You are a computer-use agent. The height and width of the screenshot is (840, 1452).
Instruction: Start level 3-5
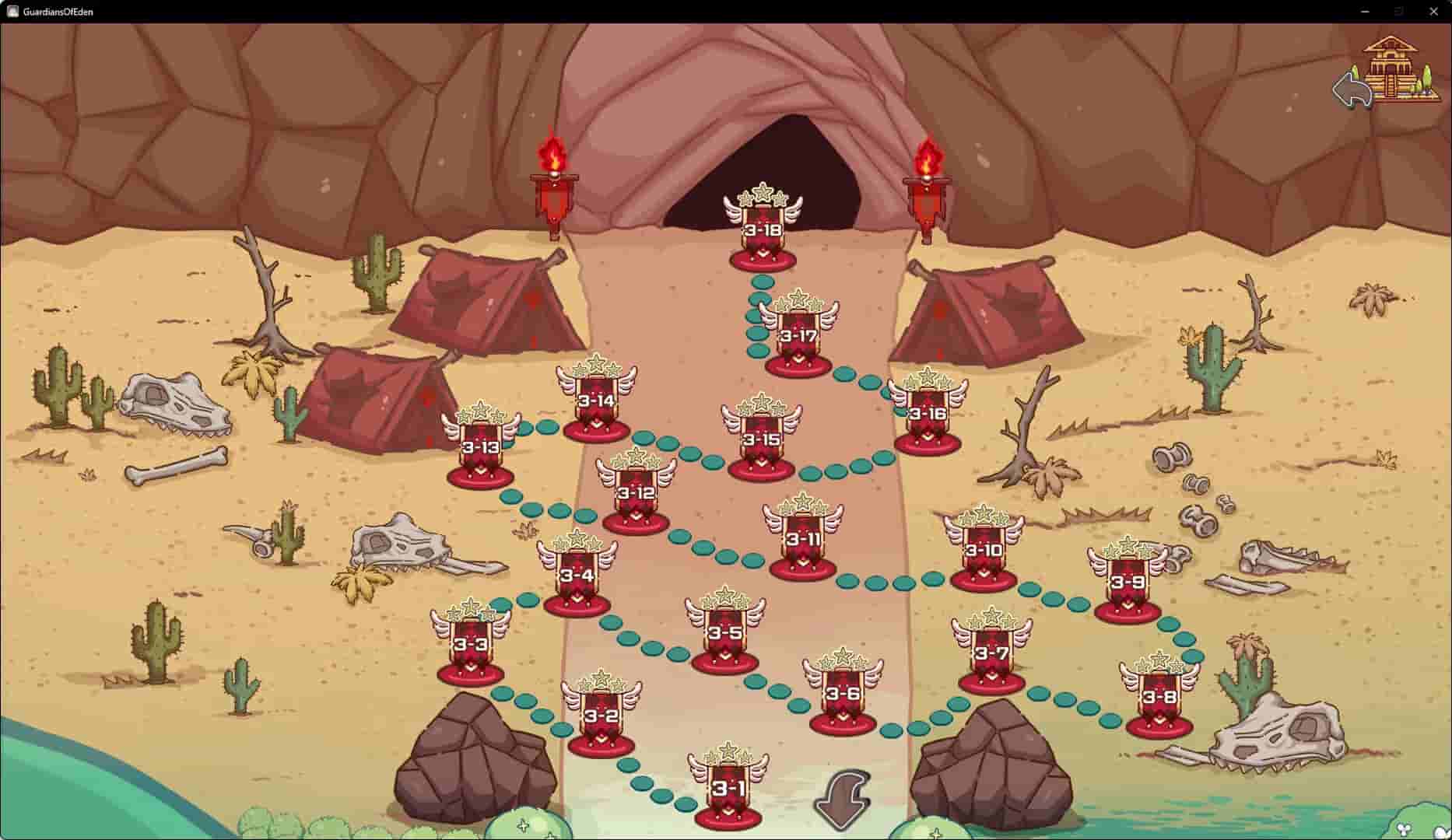coord(726,630)
